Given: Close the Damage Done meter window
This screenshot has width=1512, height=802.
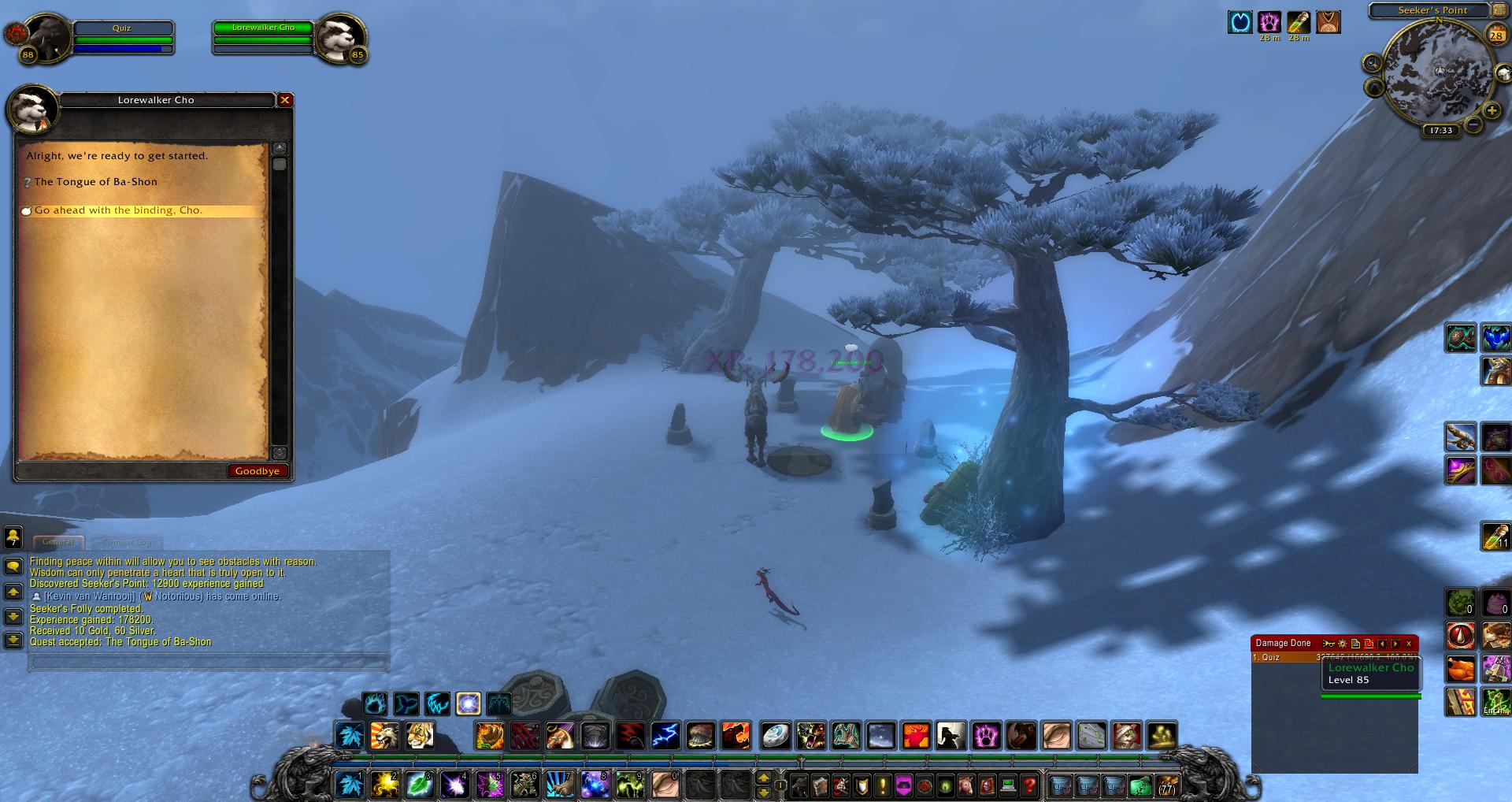Looking at the screenshot, I should tap(1409, 644).
